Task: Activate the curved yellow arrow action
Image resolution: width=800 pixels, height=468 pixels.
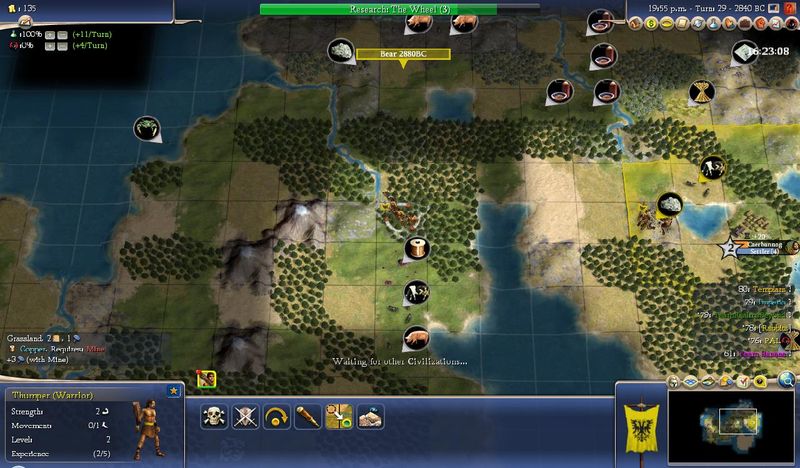Action: [x=277, y=417]
